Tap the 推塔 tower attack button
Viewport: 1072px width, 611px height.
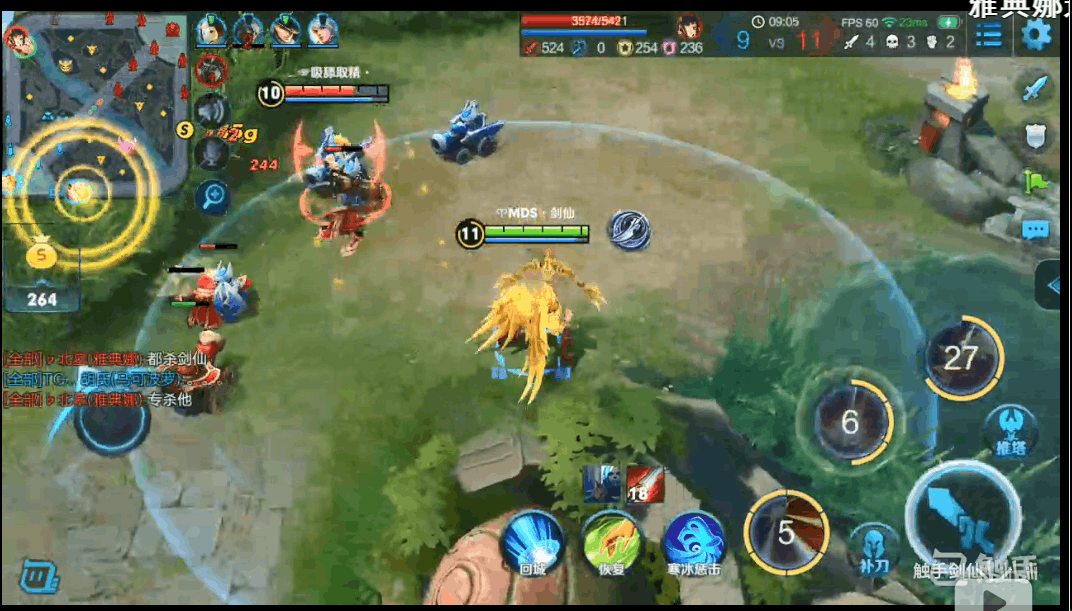pos(1009,430)
